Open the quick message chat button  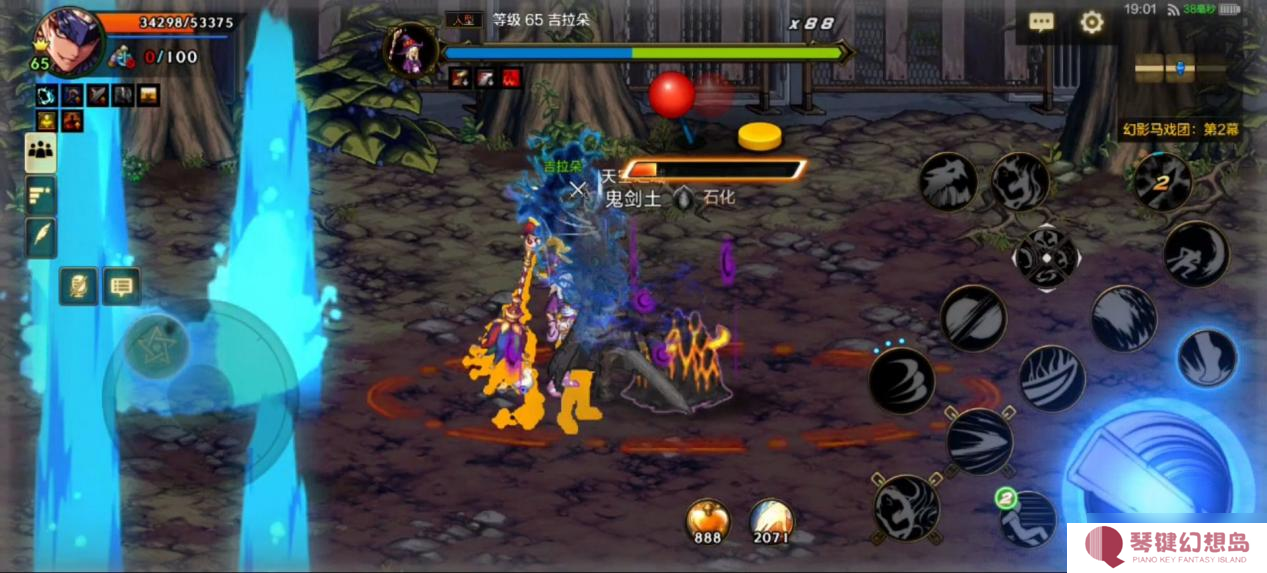[x=121, y=286]
